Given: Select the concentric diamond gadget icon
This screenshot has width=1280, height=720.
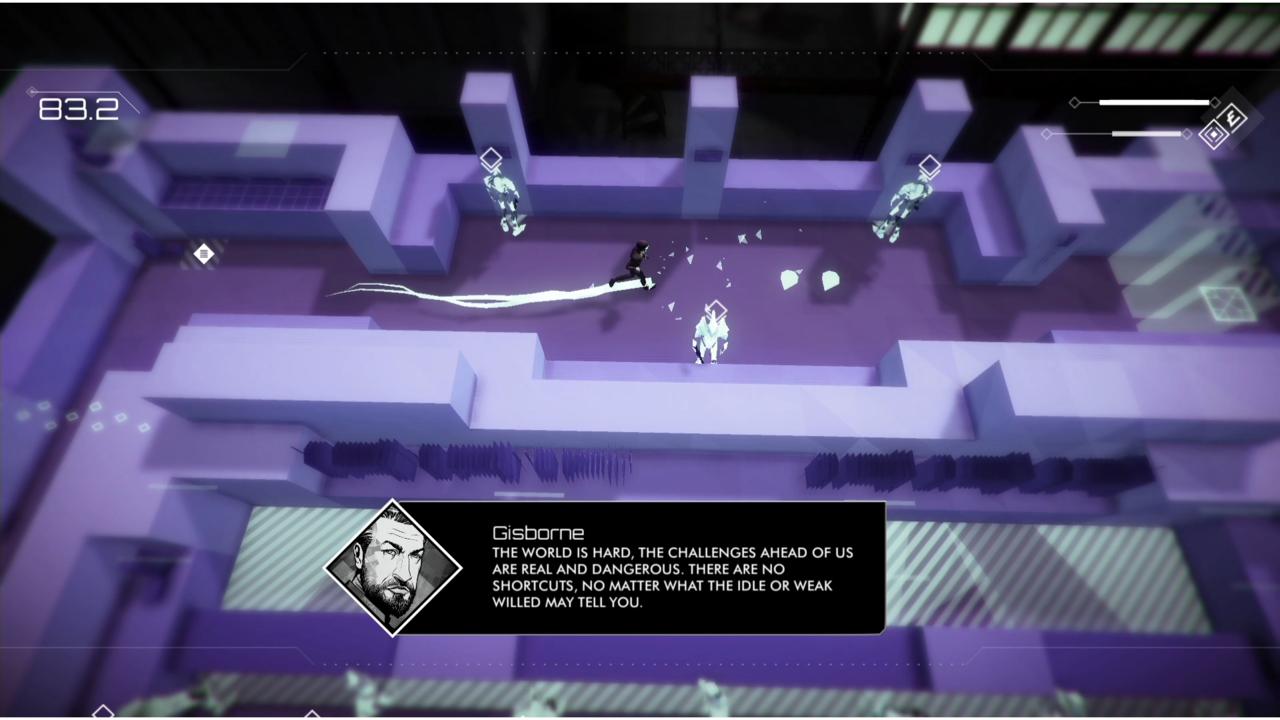Looking at the screenshot, I should [x=1214, y=136].
